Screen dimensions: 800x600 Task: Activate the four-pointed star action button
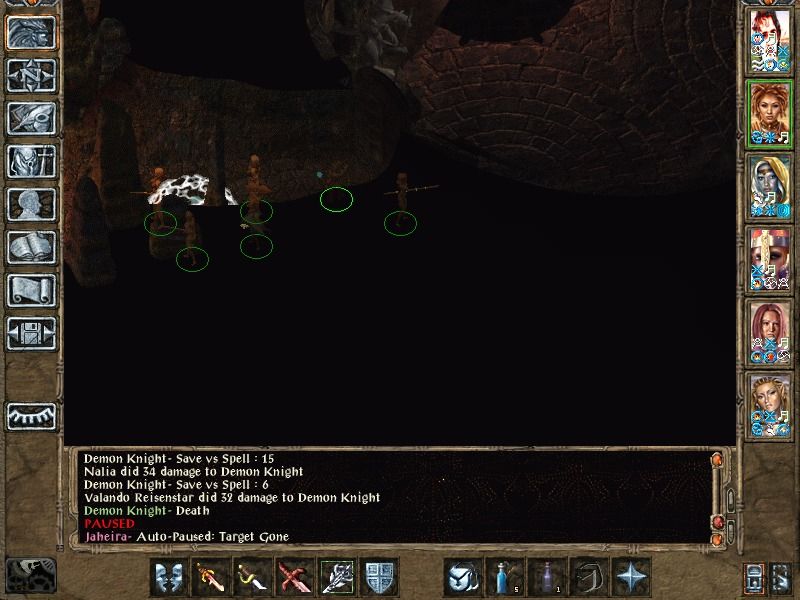[631, 578]
